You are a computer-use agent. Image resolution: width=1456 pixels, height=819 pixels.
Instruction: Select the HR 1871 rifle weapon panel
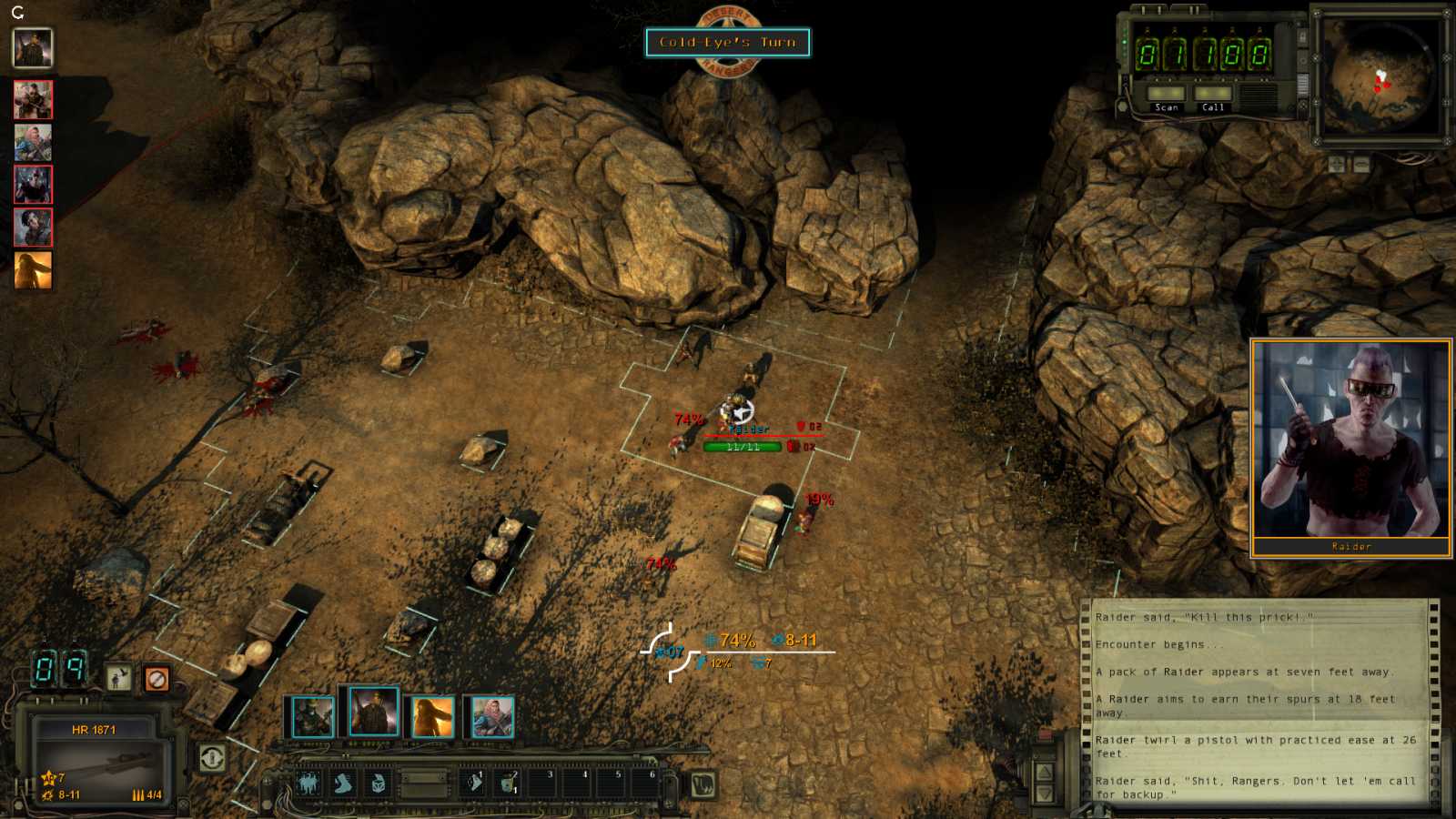pyautogui.click(x=98, y=760)
